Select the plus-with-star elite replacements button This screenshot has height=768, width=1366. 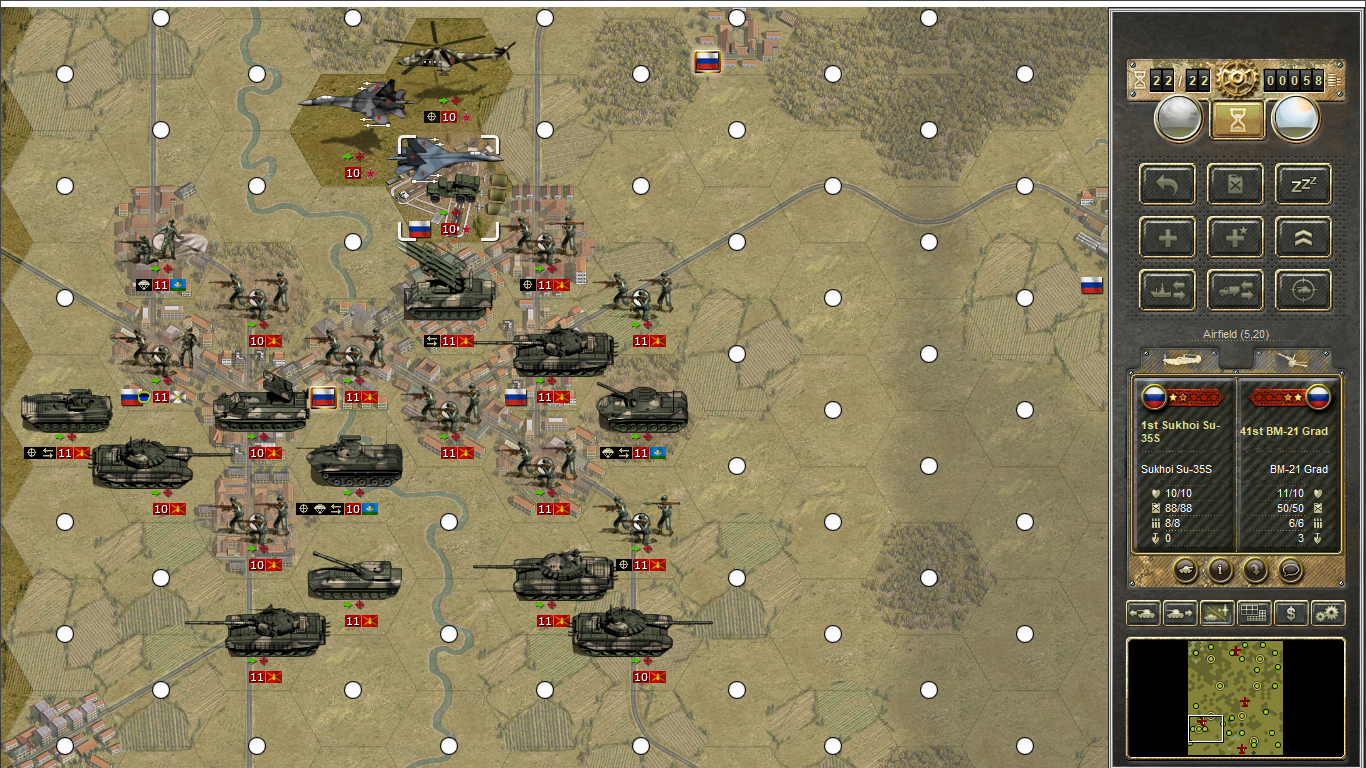(1235, 238)
